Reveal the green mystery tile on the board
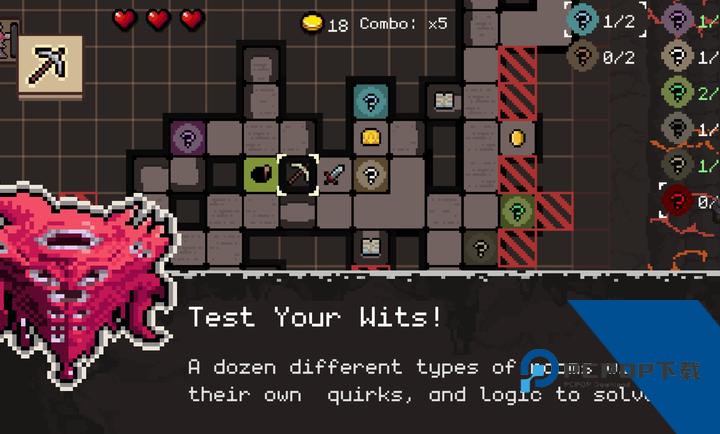Image resolution: width=720 pixels, height=434 pixels. [x=517, y=211]
